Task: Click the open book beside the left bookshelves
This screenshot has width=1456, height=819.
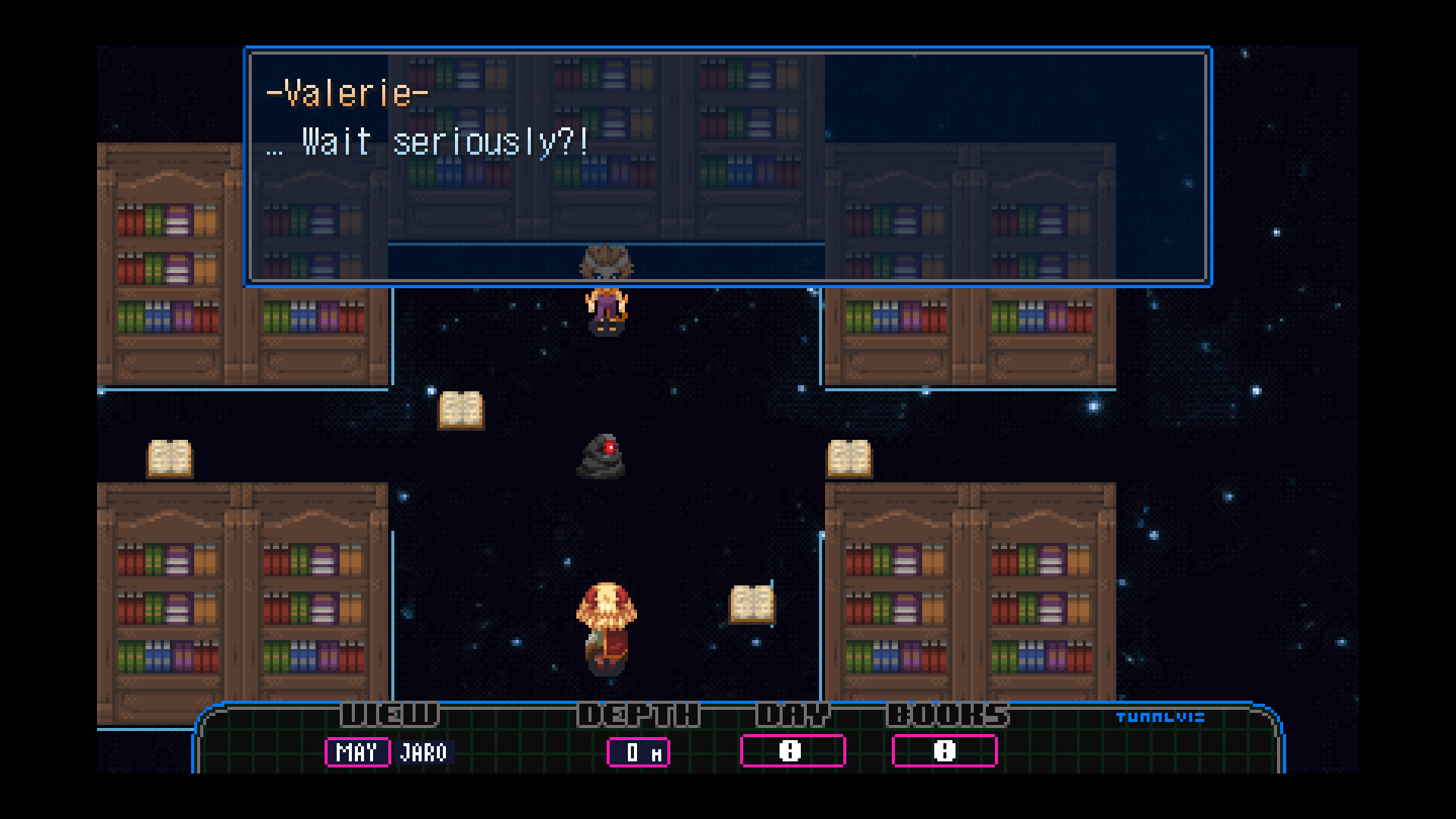Action: (171, 459)
